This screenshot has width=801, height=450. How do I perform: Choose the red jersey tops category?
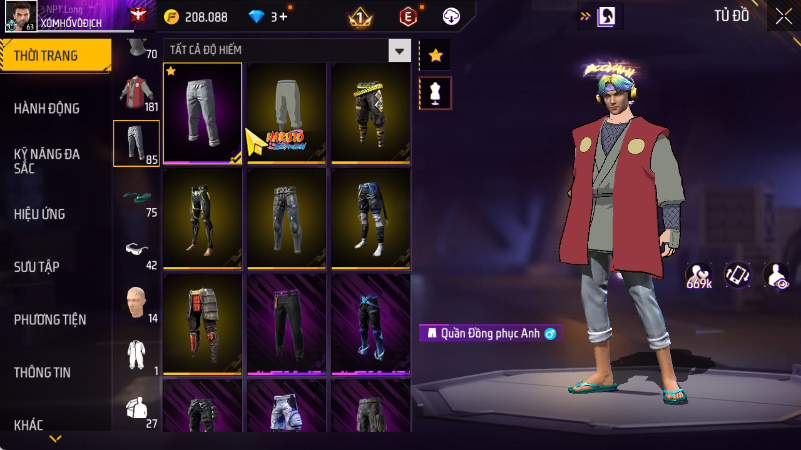coord(136,91)
